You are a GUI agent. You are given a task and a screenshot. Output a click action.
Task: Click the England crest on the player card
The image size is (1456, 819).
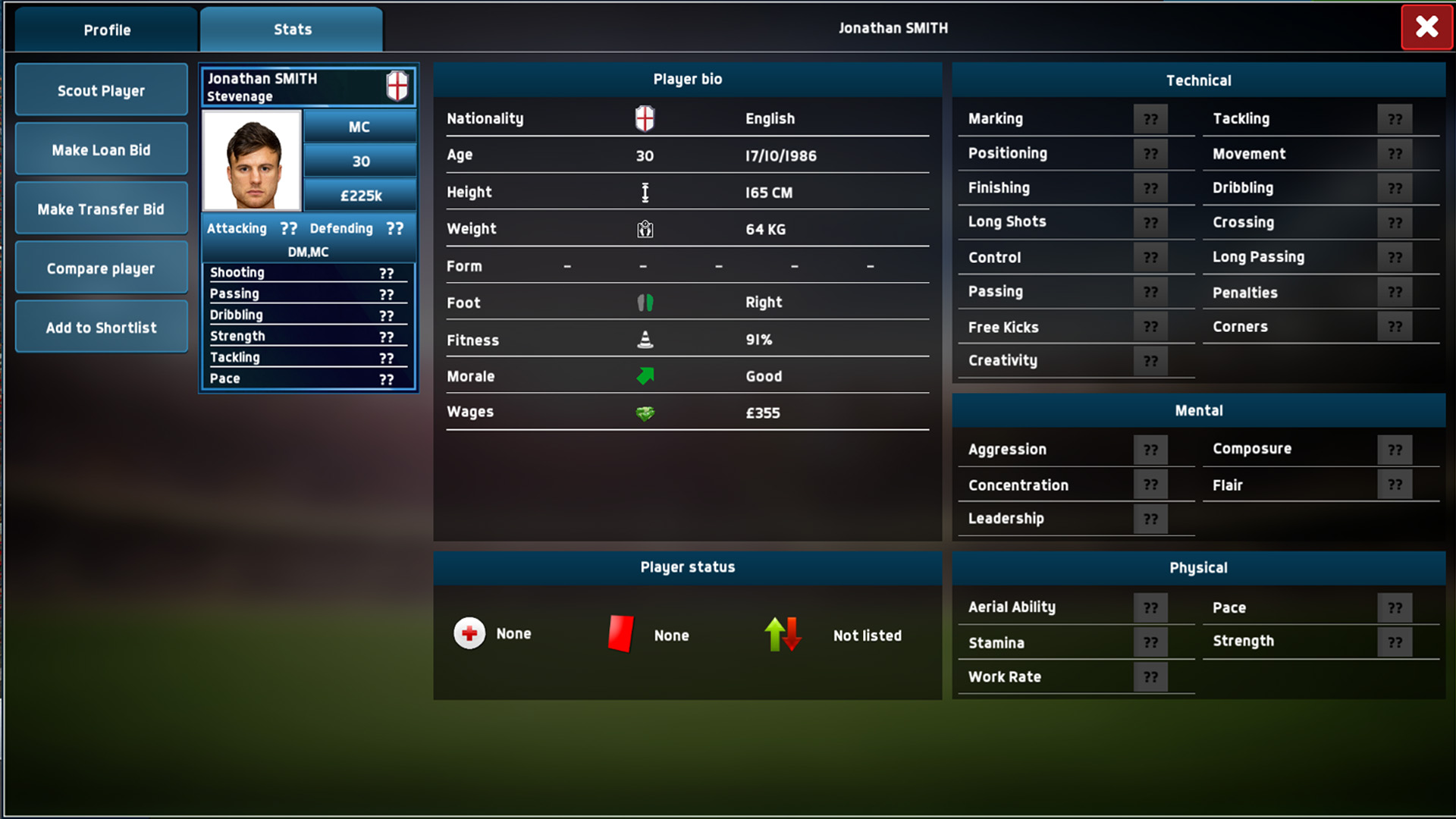pos(397,85)
